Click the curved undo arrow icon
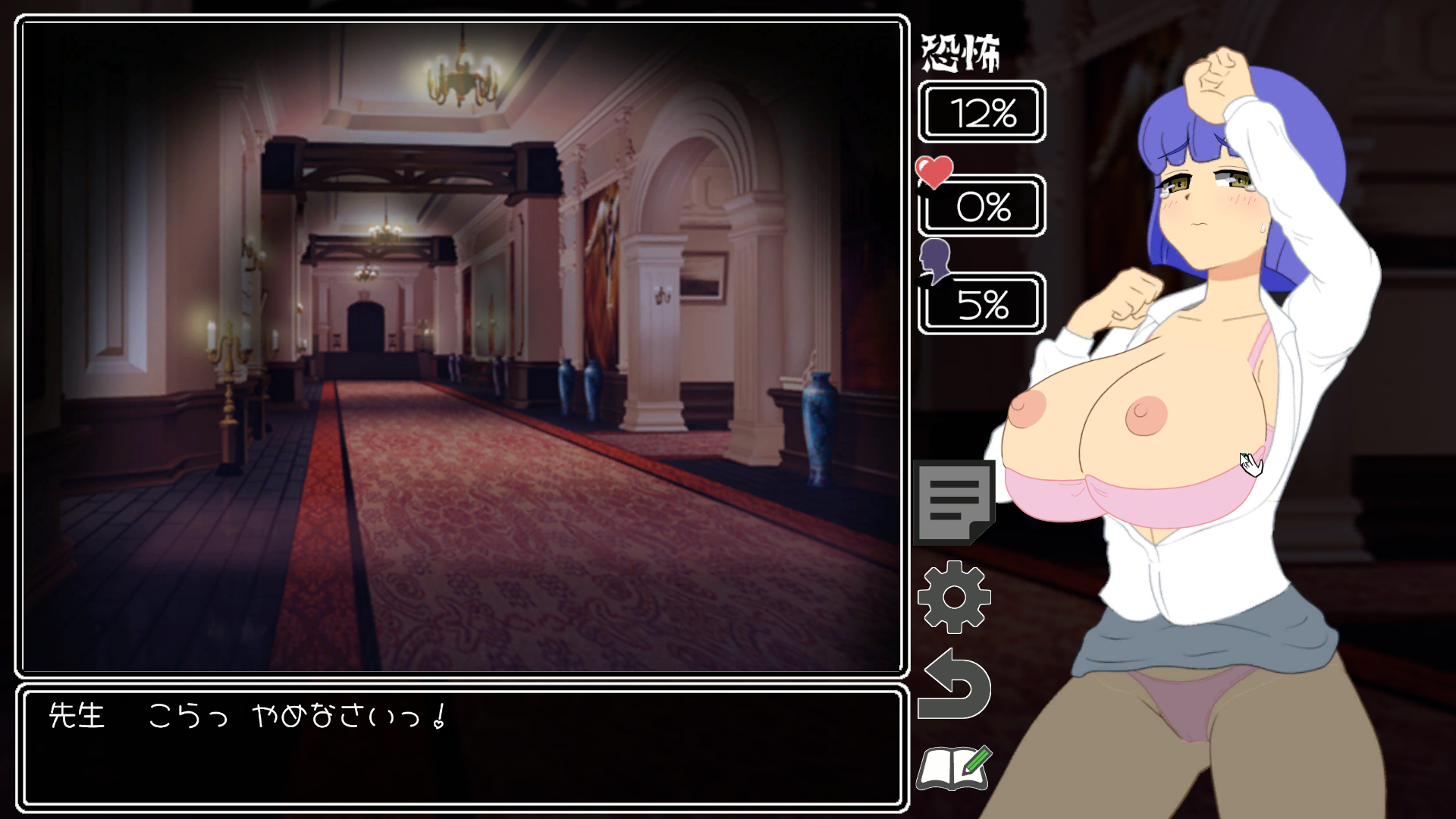Screen dimensions: 1456x819 click(955, 685)
